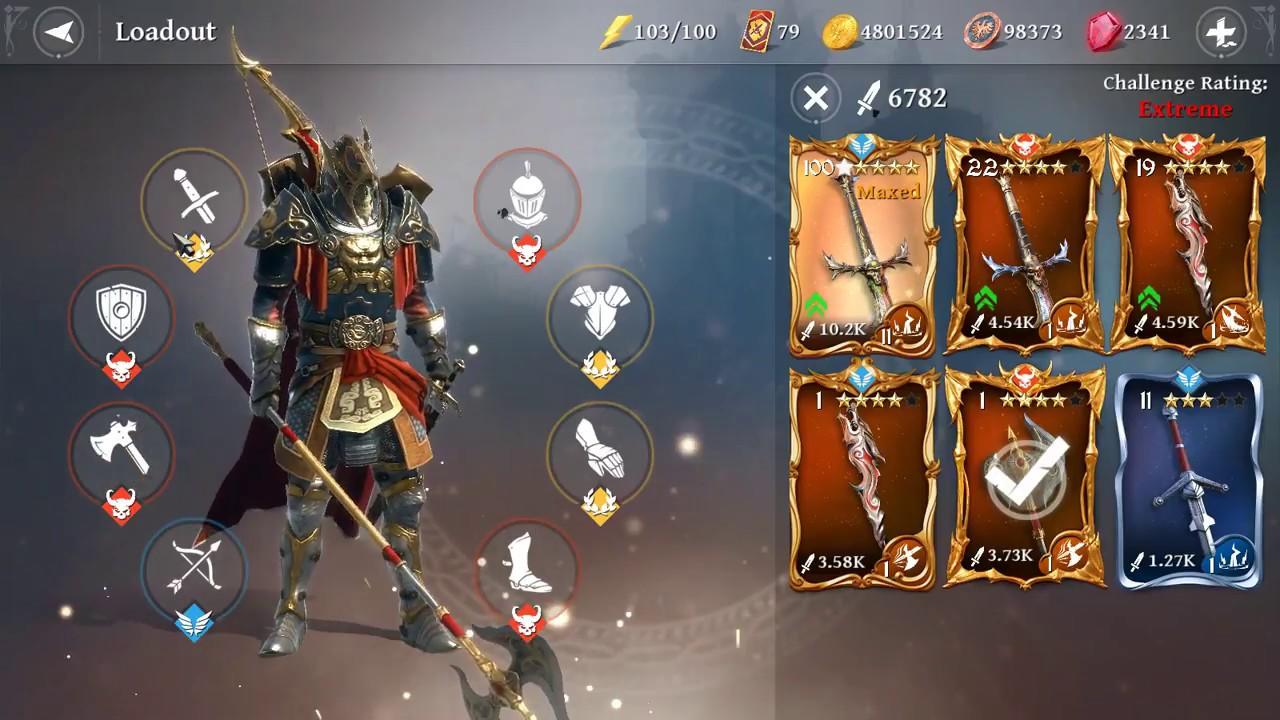Select the sword equipment slot
The width and height of the screenshot is (1280, 720).
tap(193, 201)
